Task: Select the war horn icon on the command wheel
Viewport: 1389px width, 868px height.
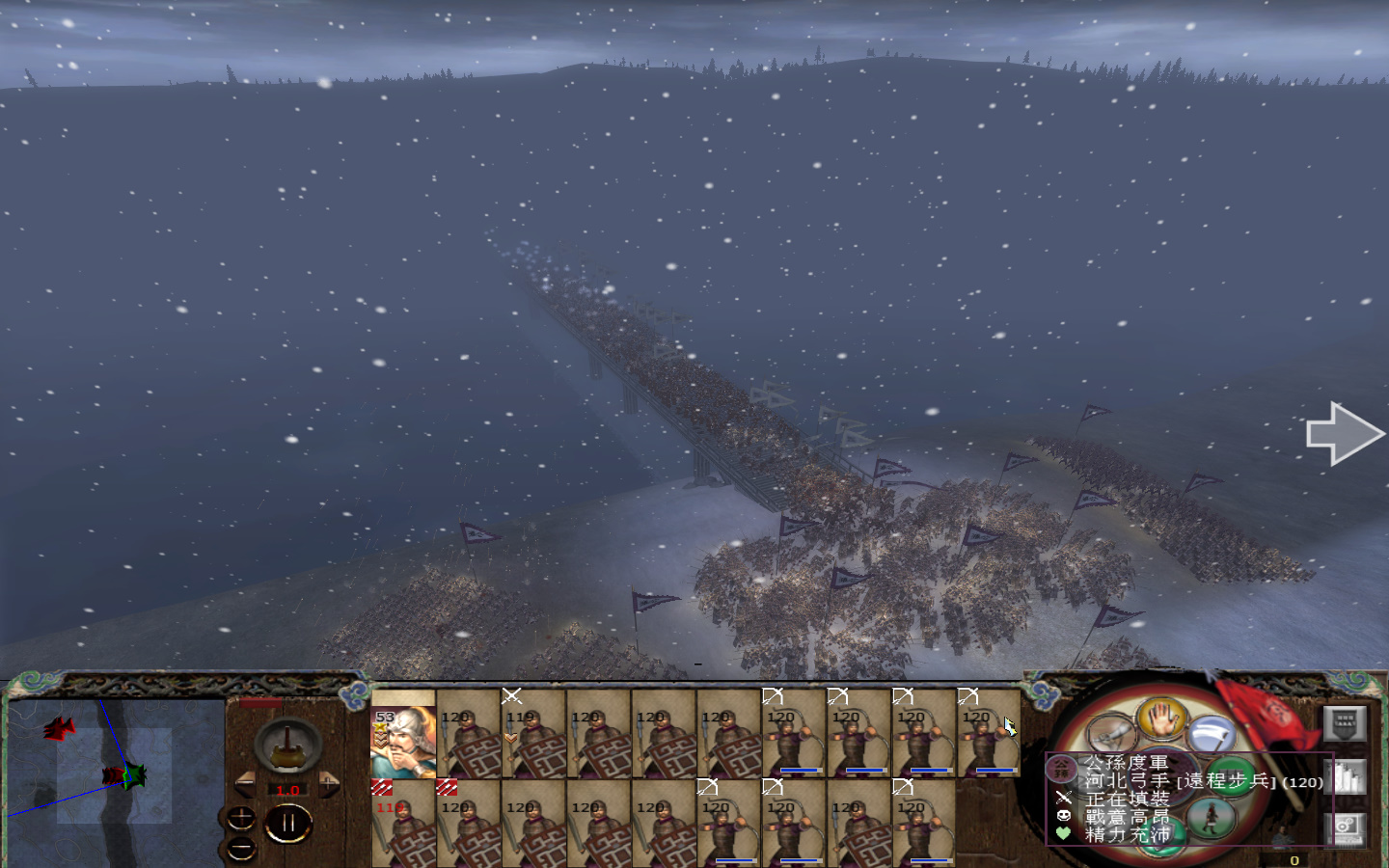Action: pyautogui.click(x=1111, y=733)
